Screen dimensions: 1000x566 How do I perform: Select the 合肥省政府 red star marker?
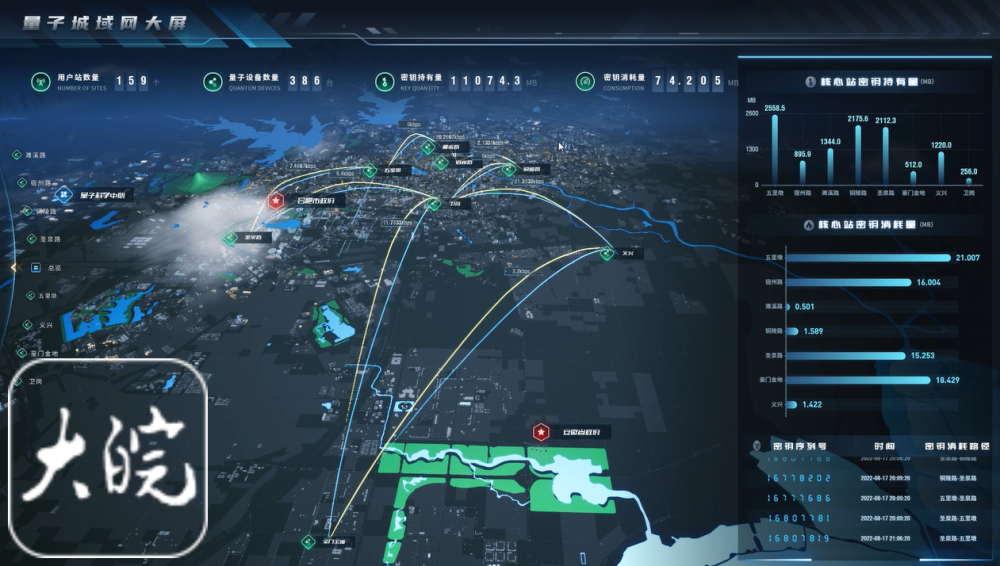tap(541, 432)
